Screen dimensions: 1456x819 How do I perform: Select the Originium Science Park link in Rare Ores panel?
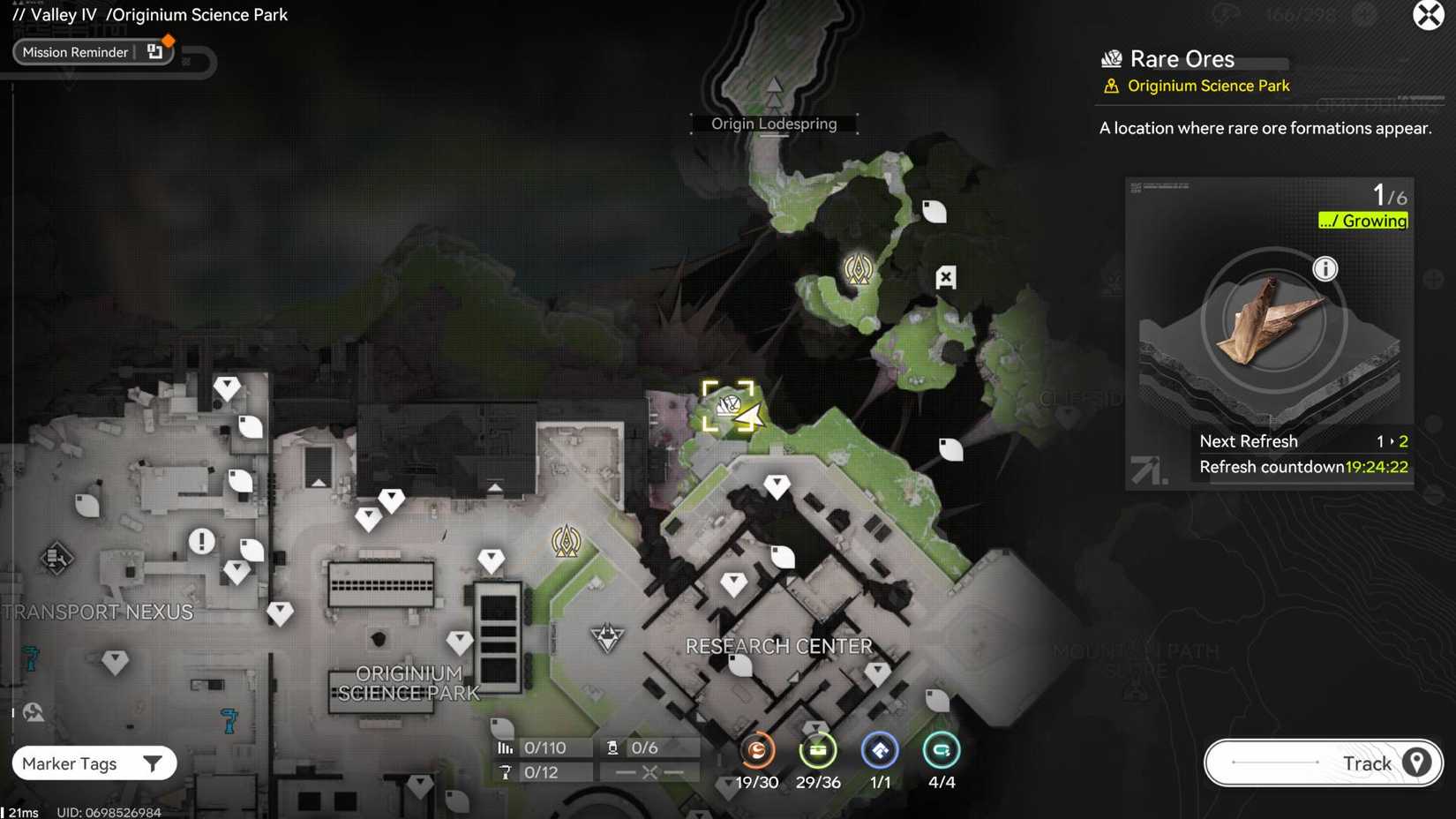[1208, 86]
